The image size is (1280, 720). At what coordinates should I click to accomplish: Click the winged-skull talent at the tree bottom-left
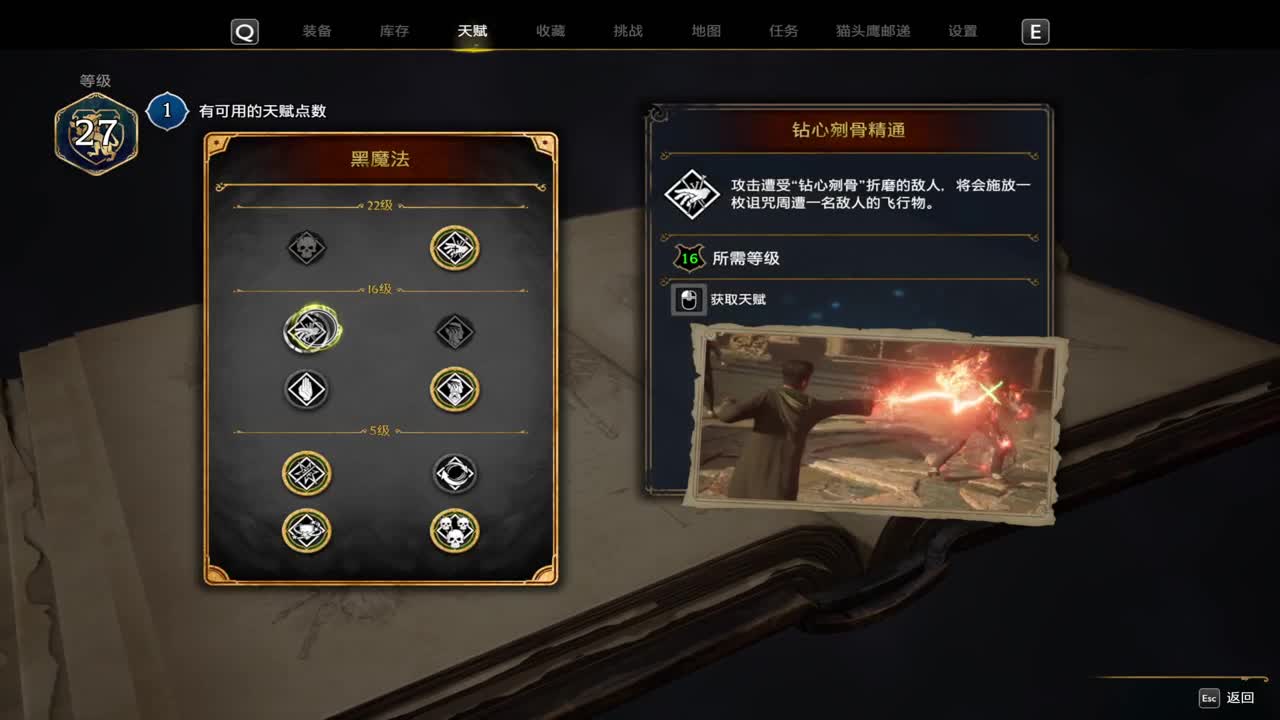[307, 531]
